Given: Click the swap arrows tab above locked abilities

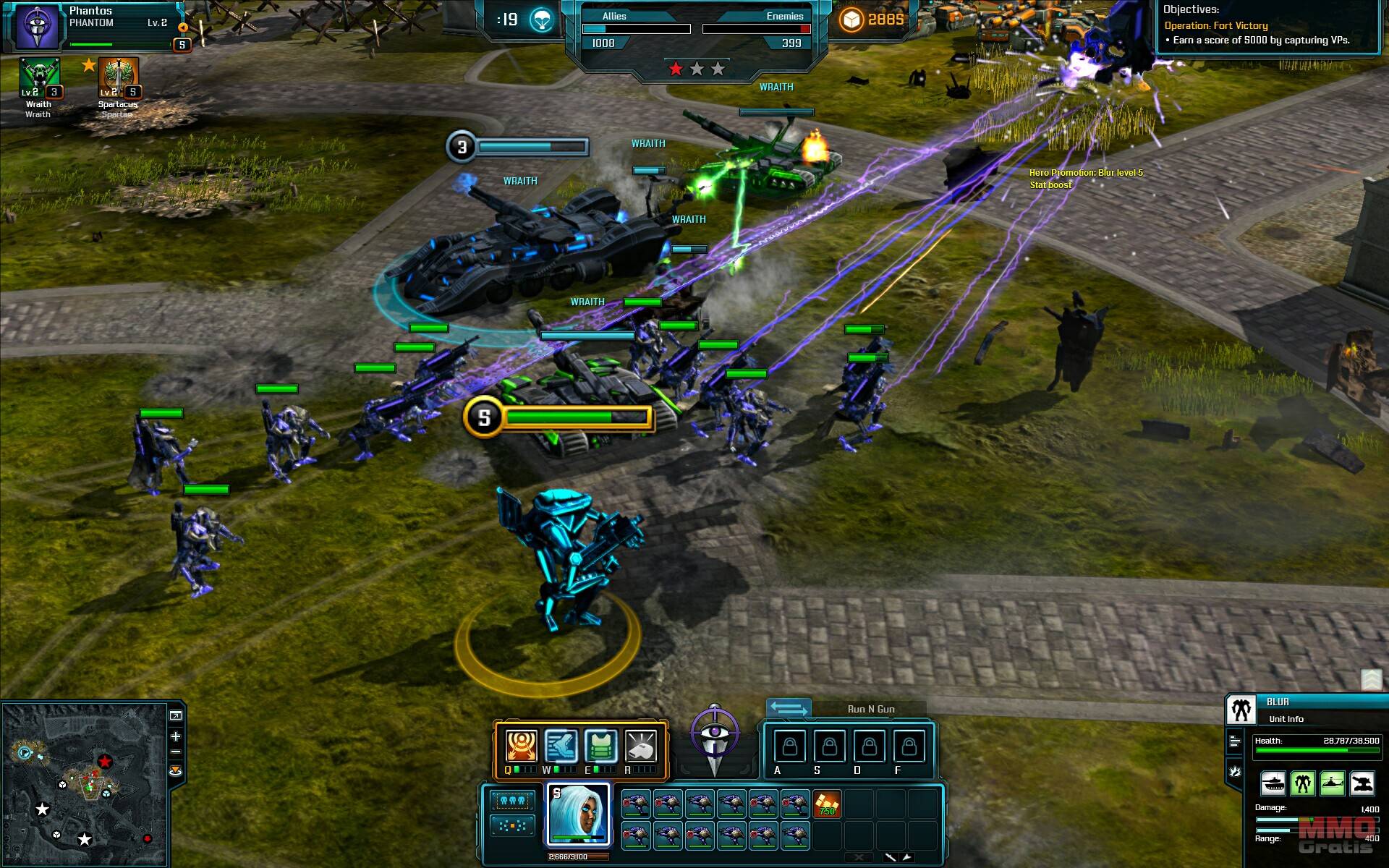Looking at the screenshot, I should 788,708.
